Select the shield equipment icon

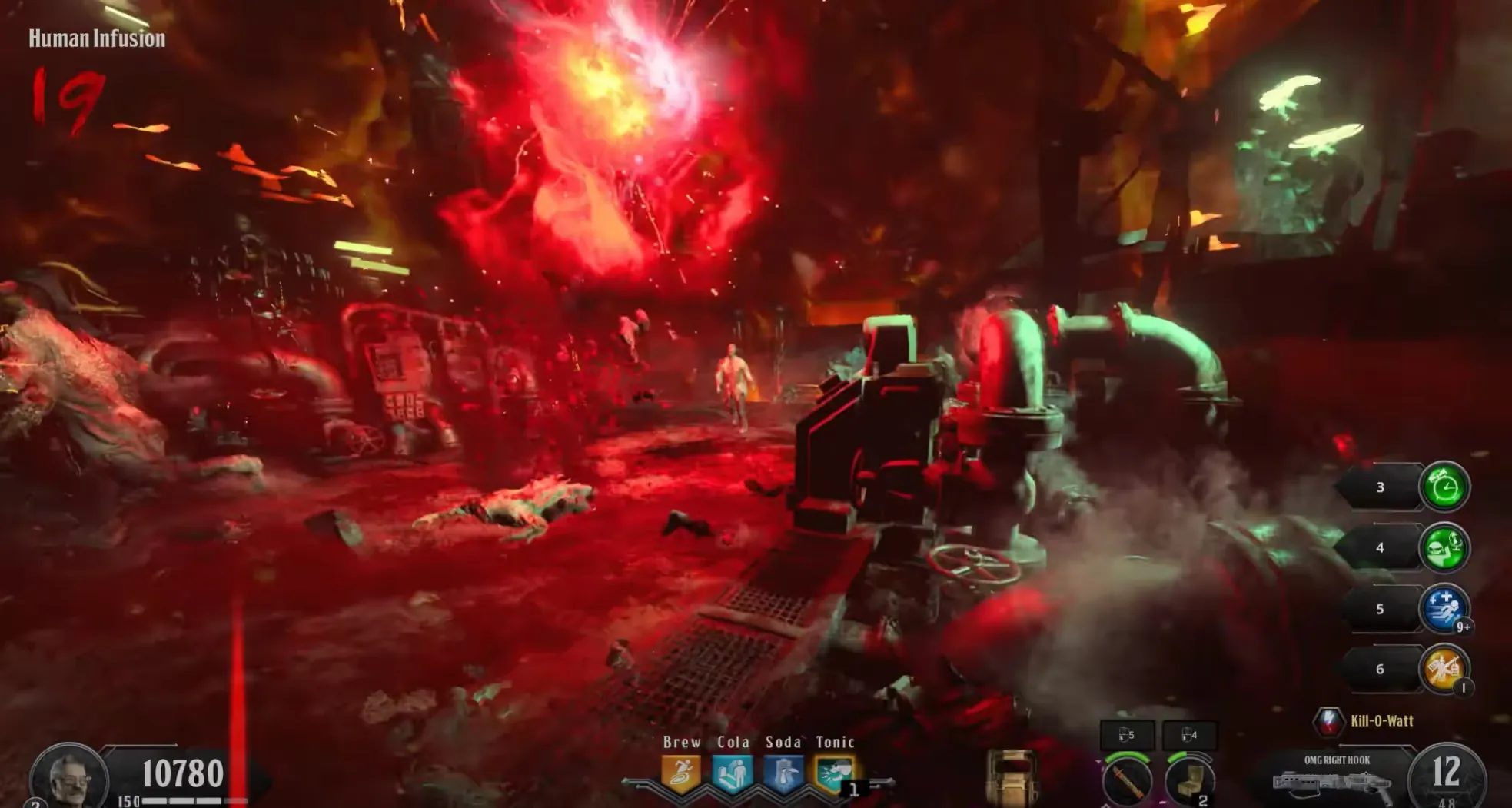point(1012,776)
